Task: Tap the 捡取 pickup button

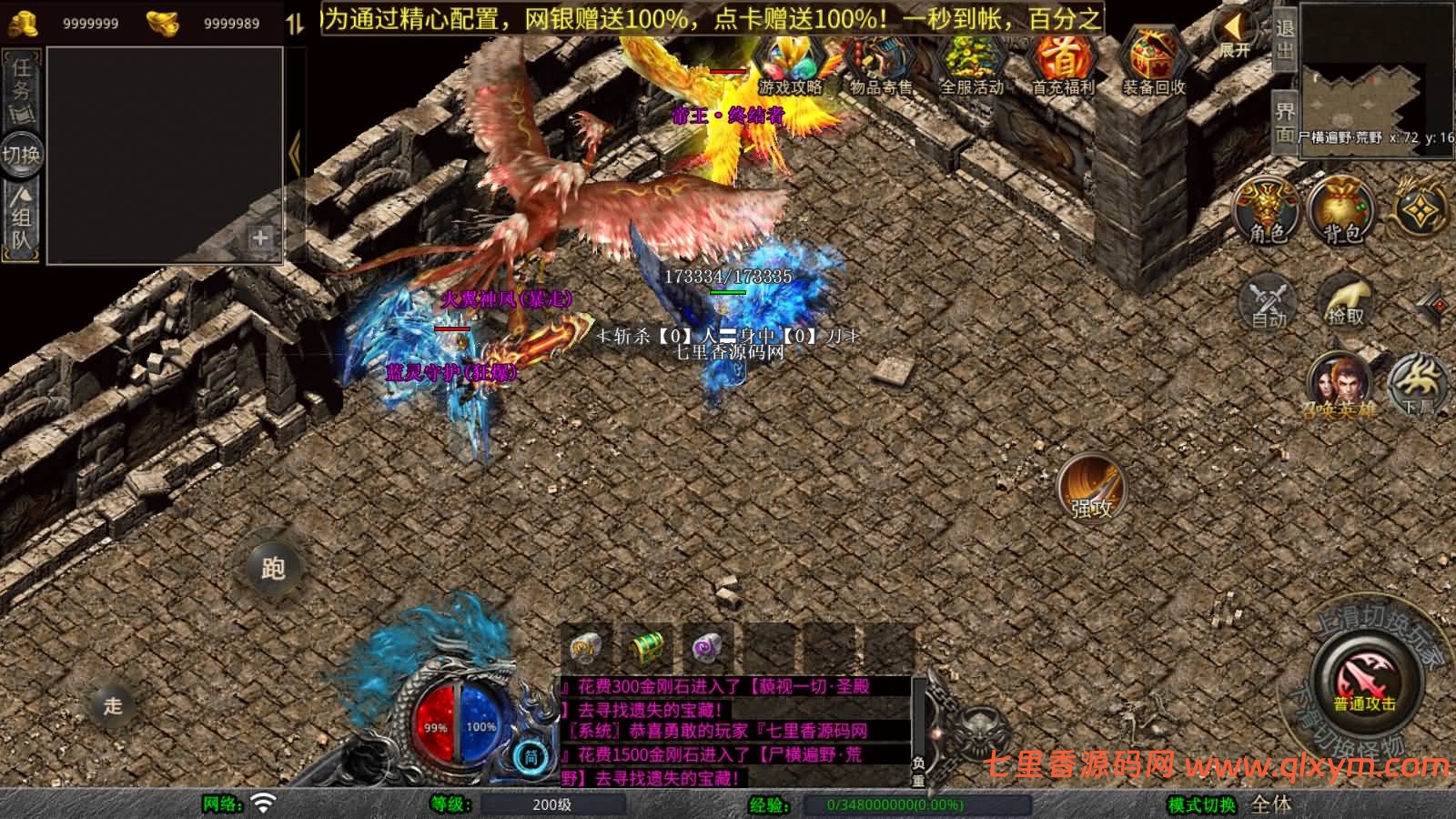Action: 1345,301
